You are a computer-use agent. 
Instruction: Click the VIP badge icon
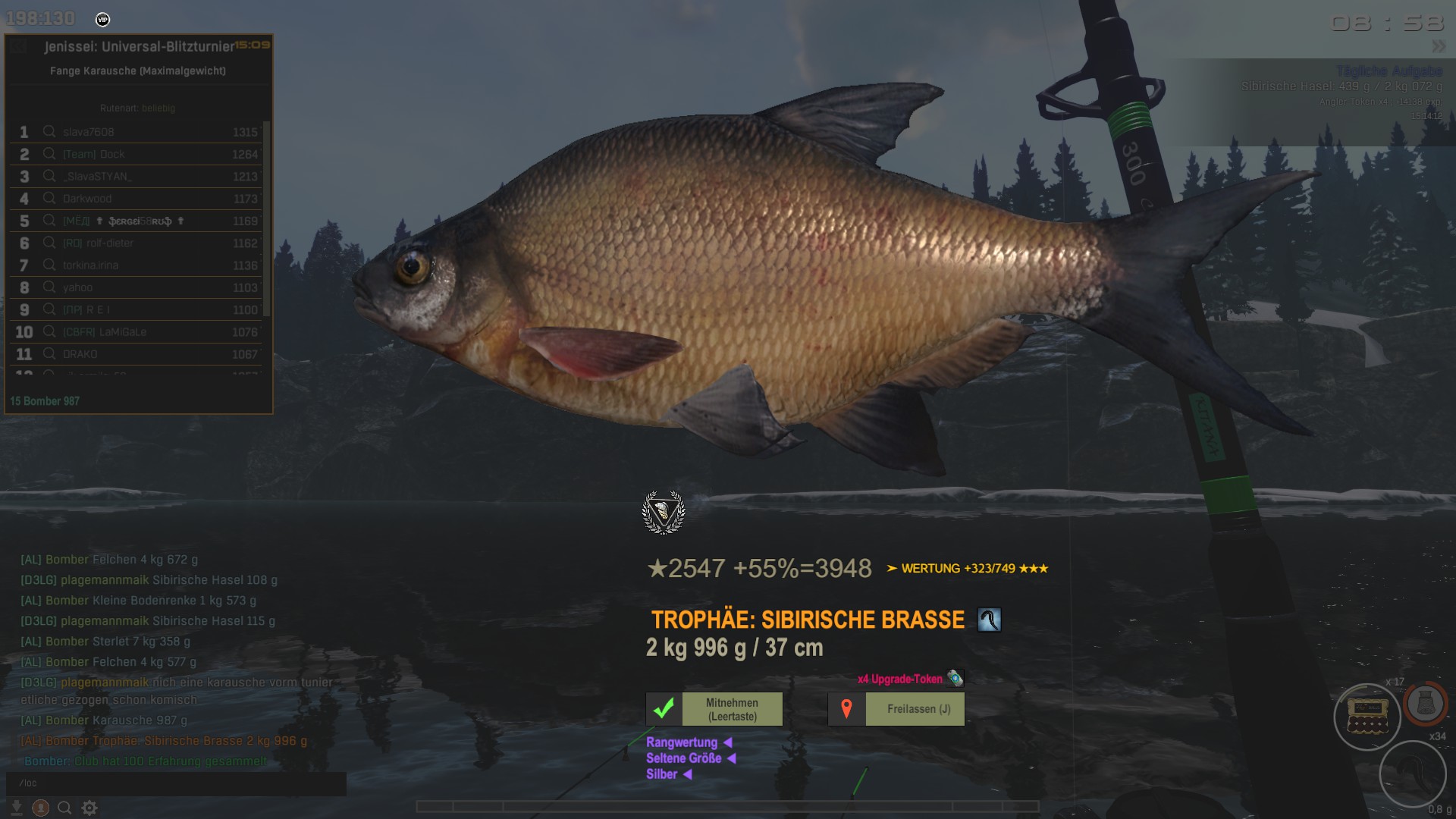coord(103,20)
